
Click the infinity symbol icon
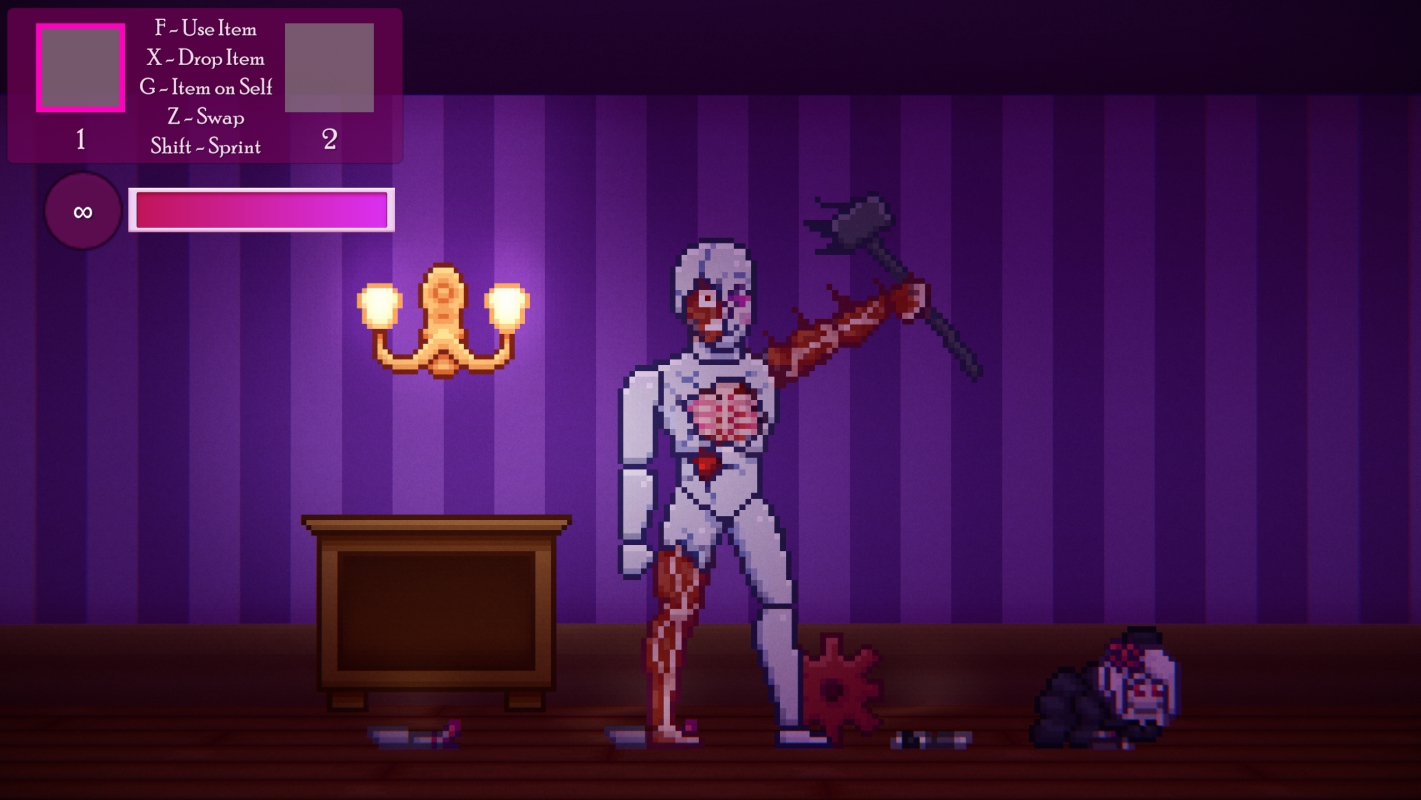[81, 211]
